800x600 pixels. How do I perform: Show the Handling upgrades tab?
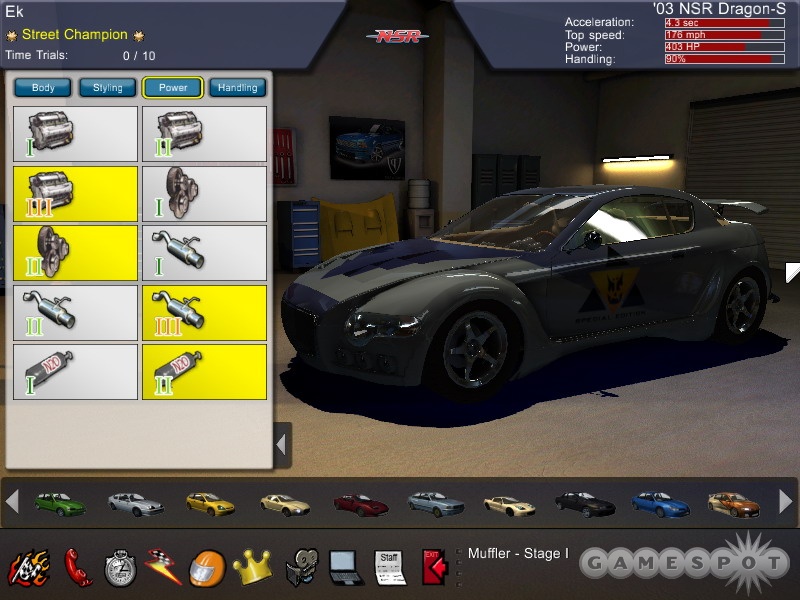[238, 88]
